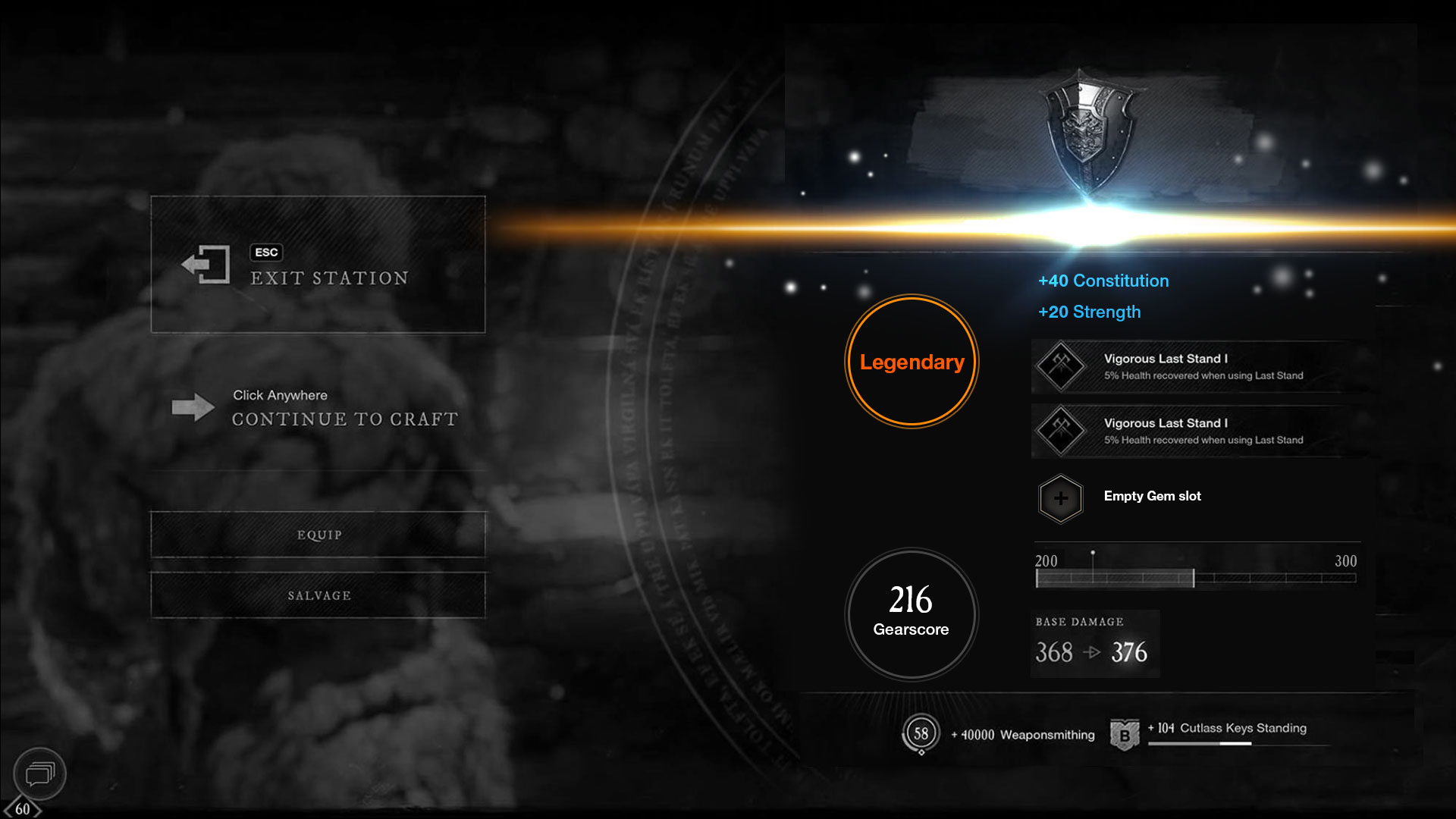Screen dimensions: 1456x819
Task: Select the Empty Gem slot
Action: tap(1061, 498)
